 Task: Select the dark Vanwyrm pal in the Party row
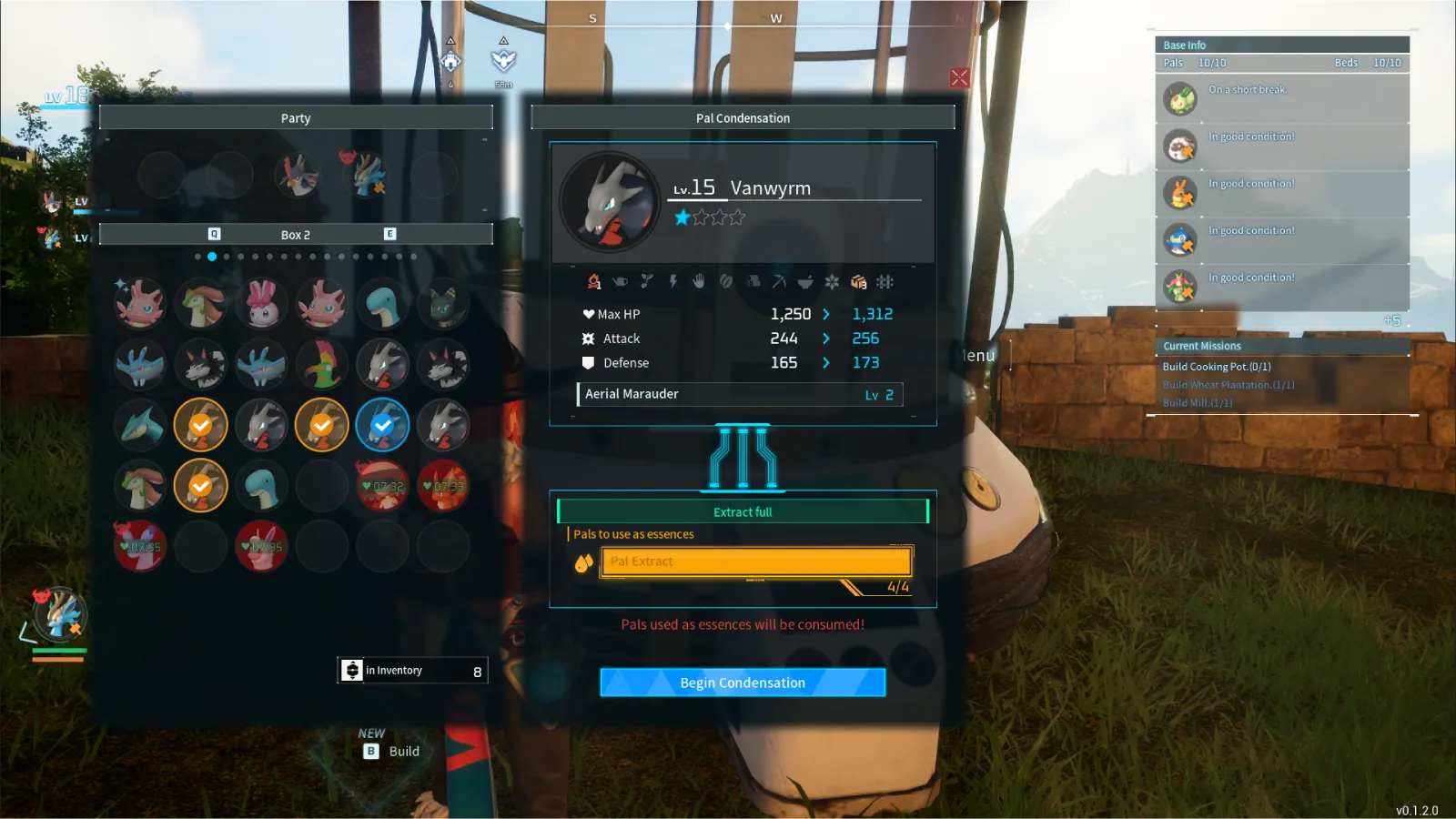pyautogui.click(x=297, y=174)
